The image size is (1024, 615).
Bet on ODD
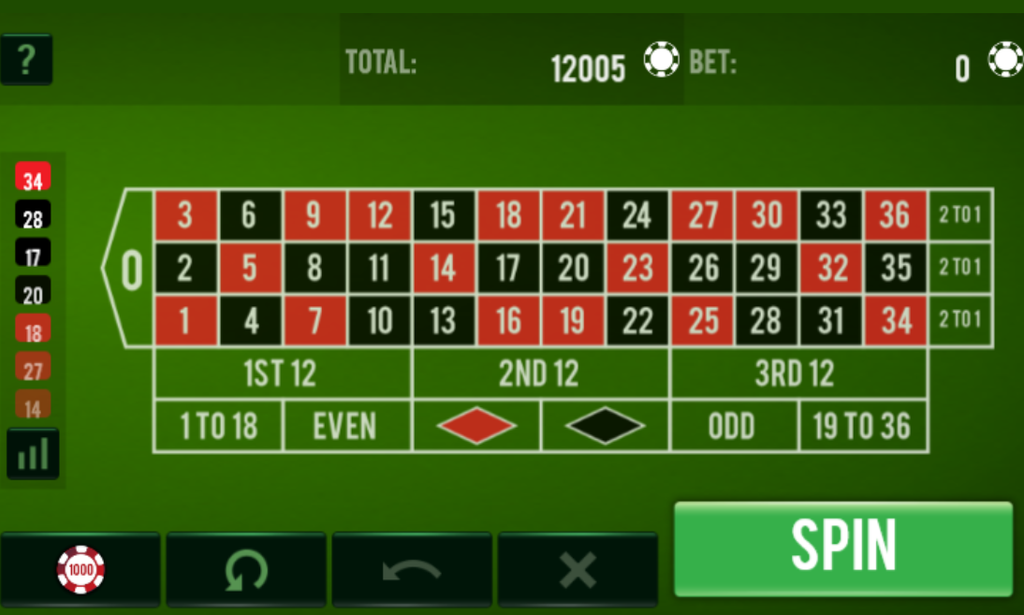pos(733,427)
